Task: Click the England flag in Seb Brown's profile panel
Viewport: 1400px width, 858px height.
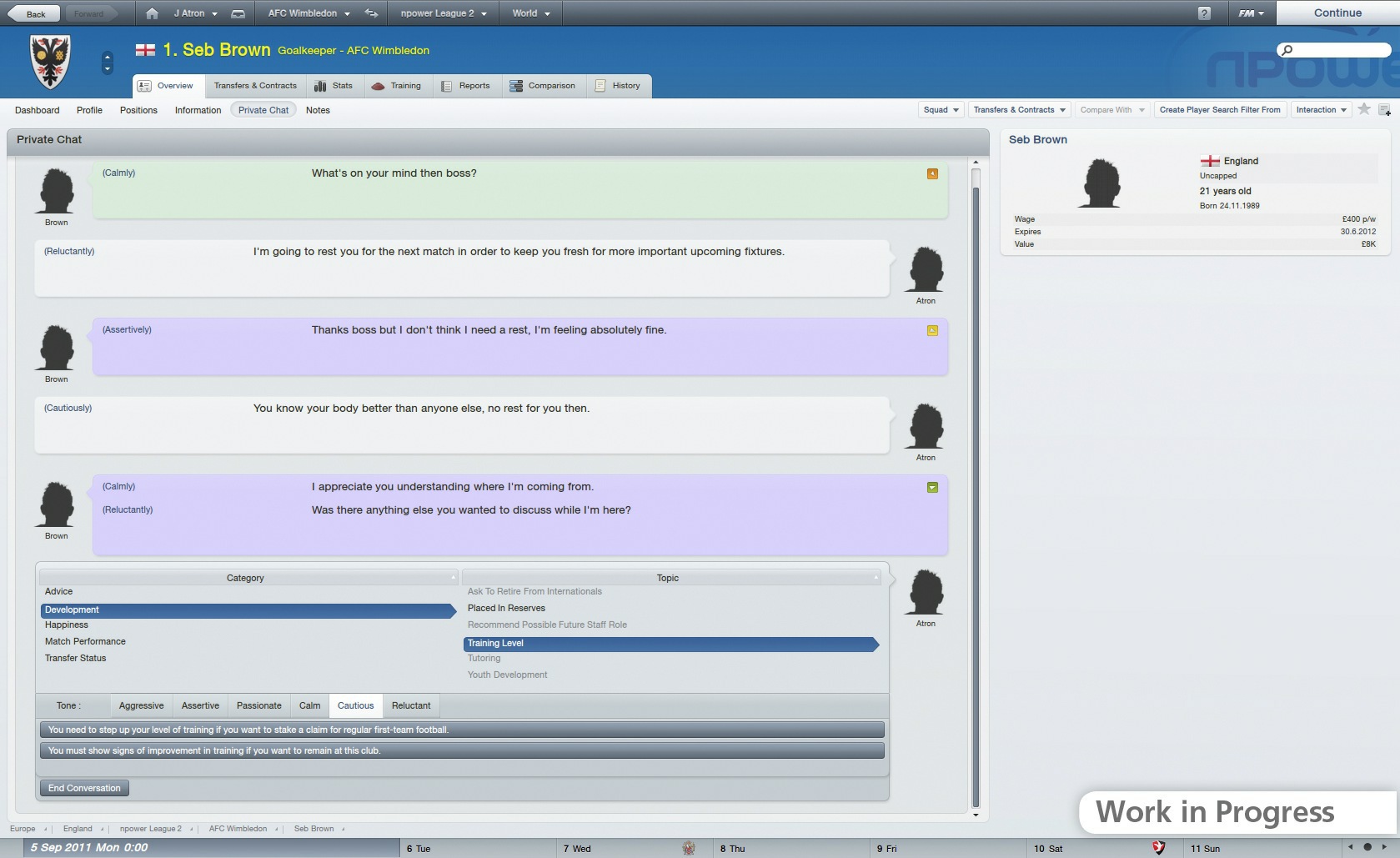Action: (x=1209, y=161)
